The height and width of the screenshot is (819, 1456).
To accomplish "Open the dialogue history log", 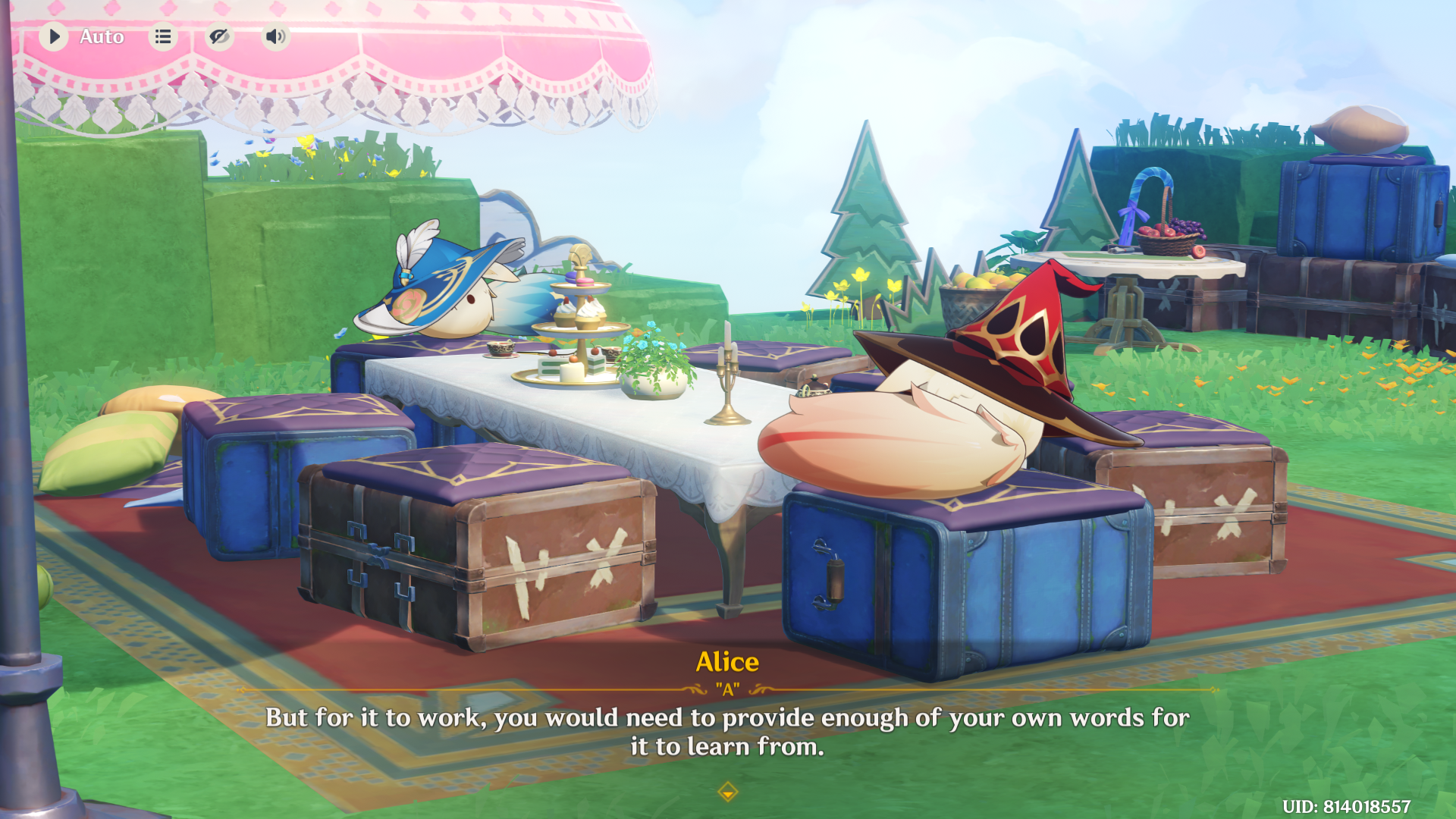I will [163, 36].
